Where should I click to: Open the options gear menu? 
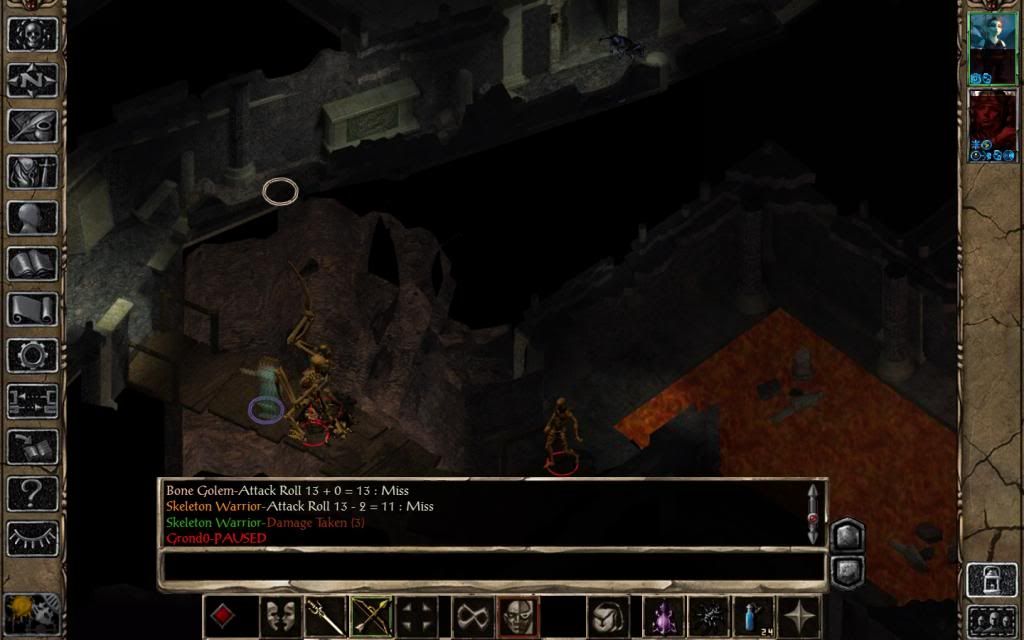[x=32, y=355]
